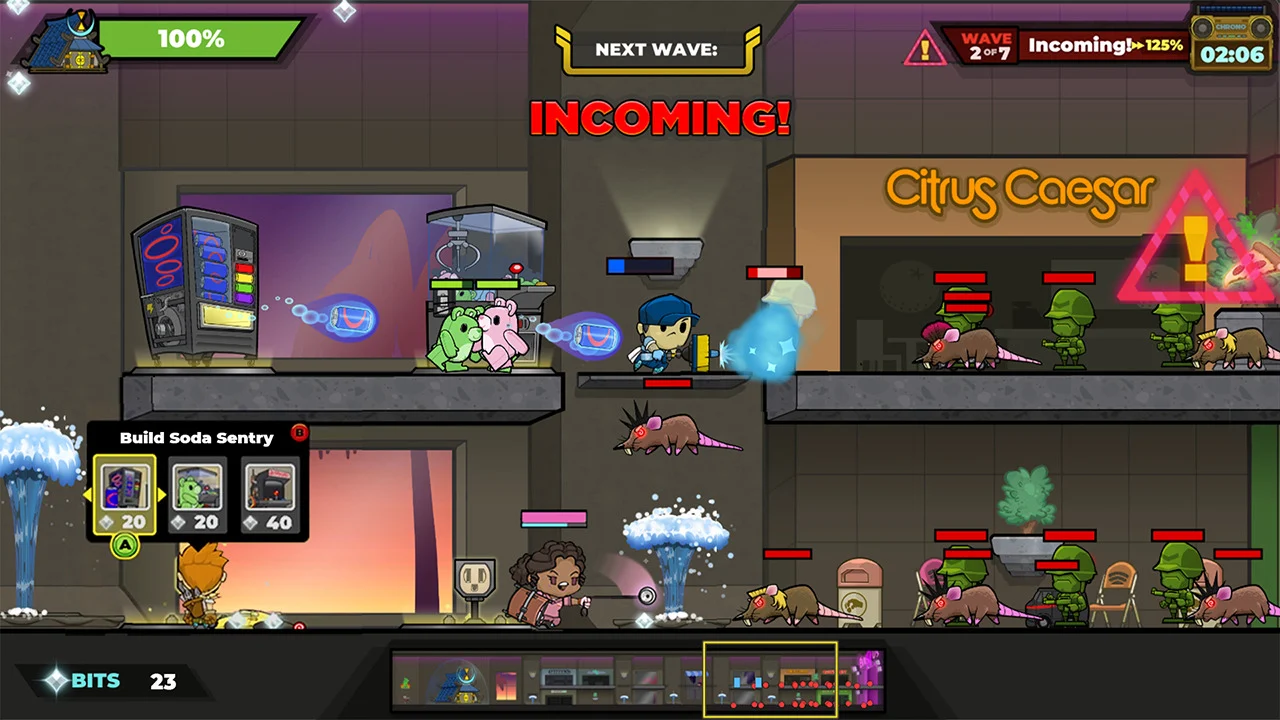
Task: Click the right yellow arrow to cycle builds
Action: point(164,493)
